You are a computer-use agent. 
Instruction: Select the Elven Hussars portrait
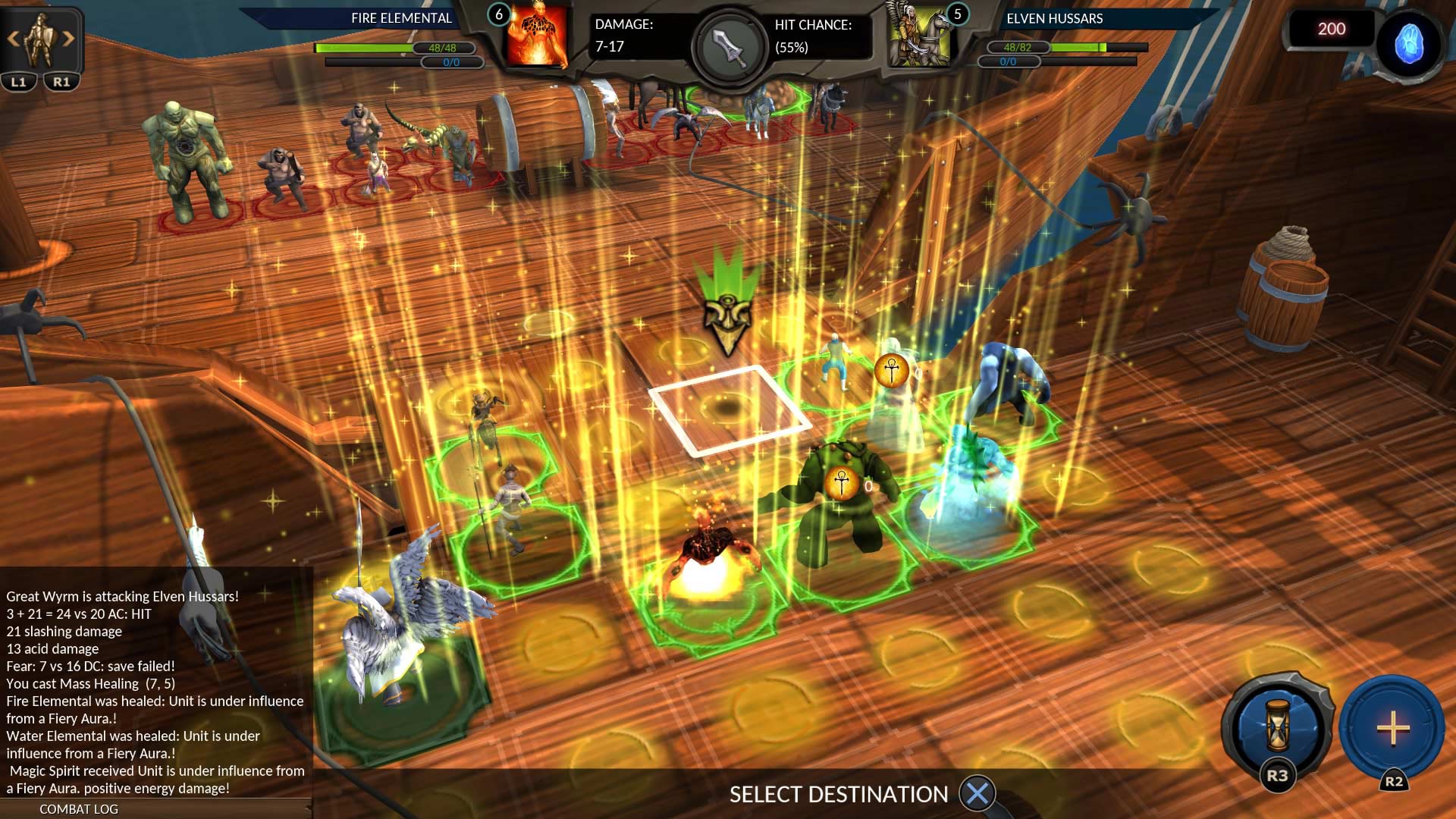coord(918,37)
